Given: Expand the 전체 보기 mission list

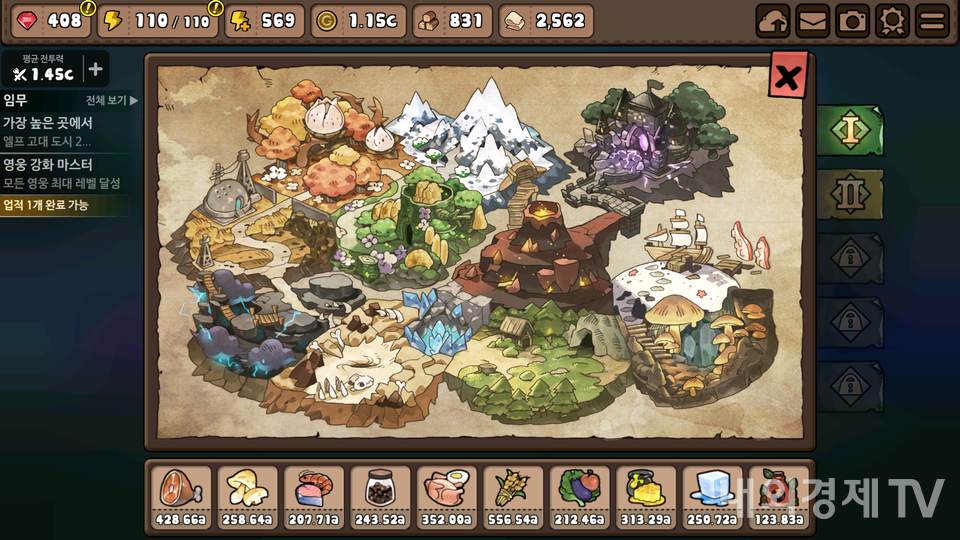Looking at the screenshot, I should point(112,100).
